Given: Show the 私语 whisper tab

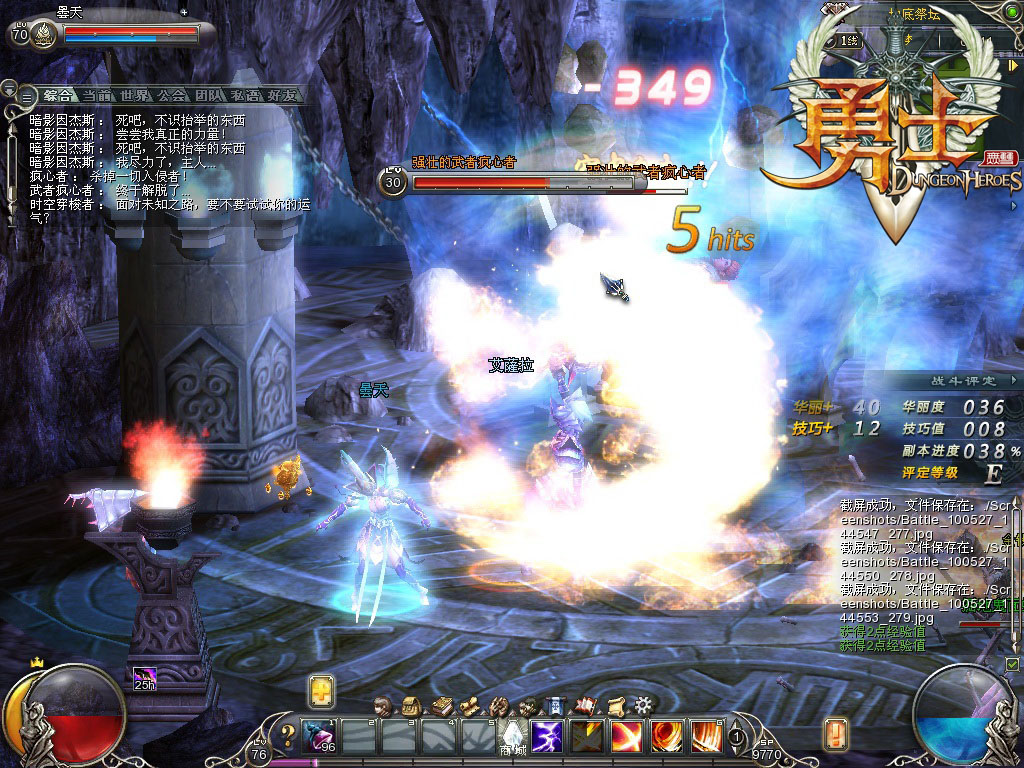Looking at the screenshot, I should click(246, 96).
